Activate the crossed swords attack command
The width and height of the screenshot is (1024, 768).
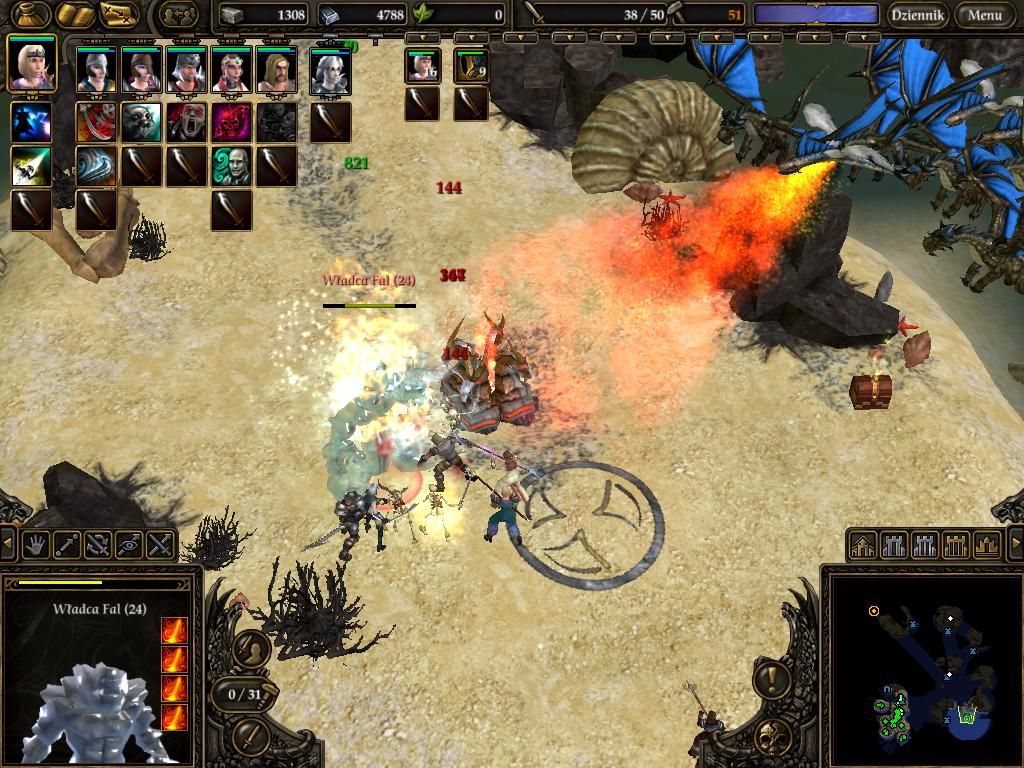coord(160,545)
